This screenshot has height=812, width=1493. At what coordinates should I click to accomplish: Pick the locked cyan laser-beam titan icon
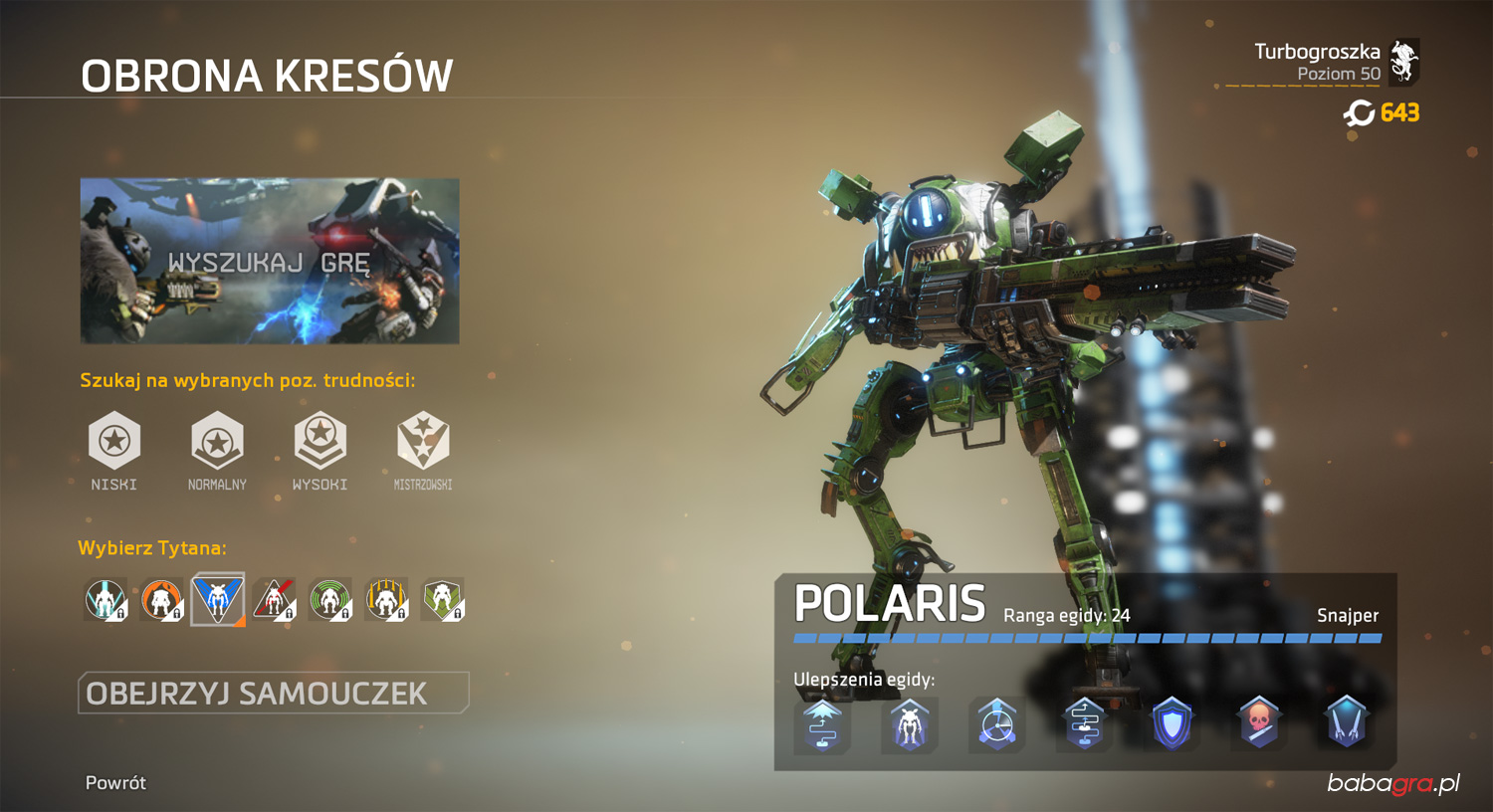(106, 600)
